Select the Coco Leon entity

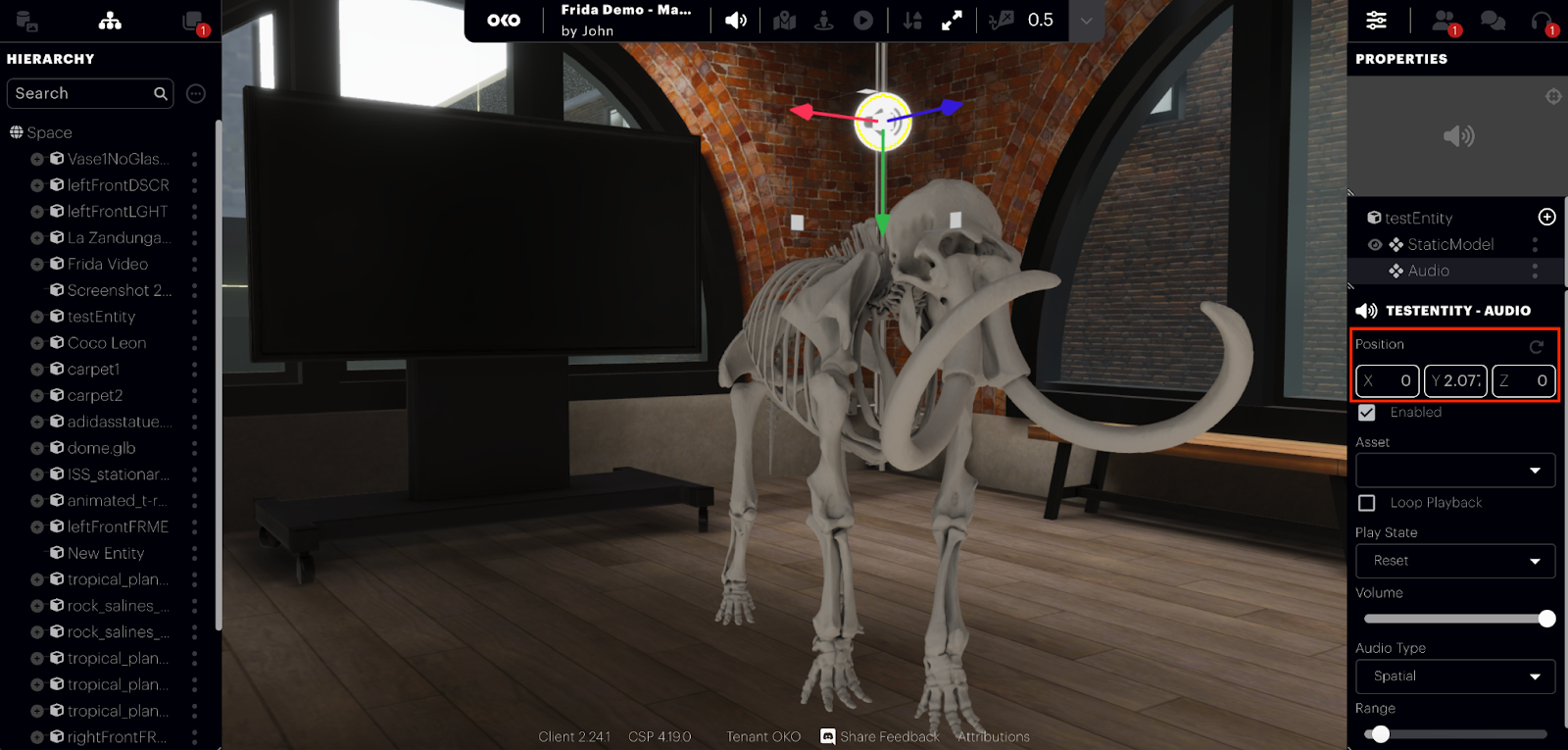tap(107, 343)
